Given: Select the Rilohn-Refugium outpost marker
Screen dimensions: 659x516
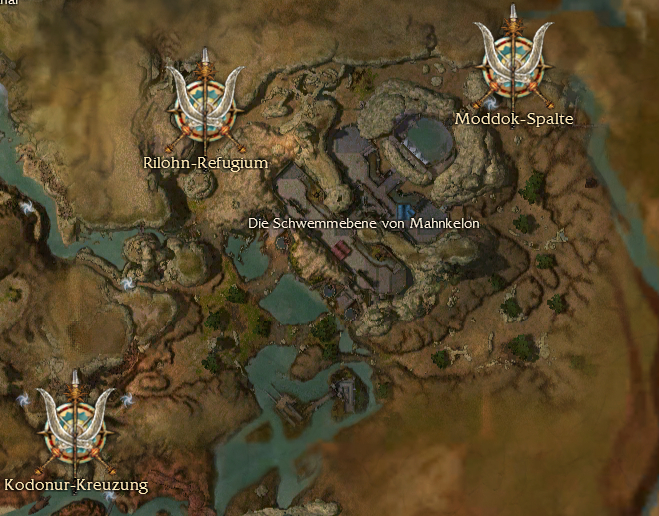Looking at the screenshot, I should click(206, 106).
